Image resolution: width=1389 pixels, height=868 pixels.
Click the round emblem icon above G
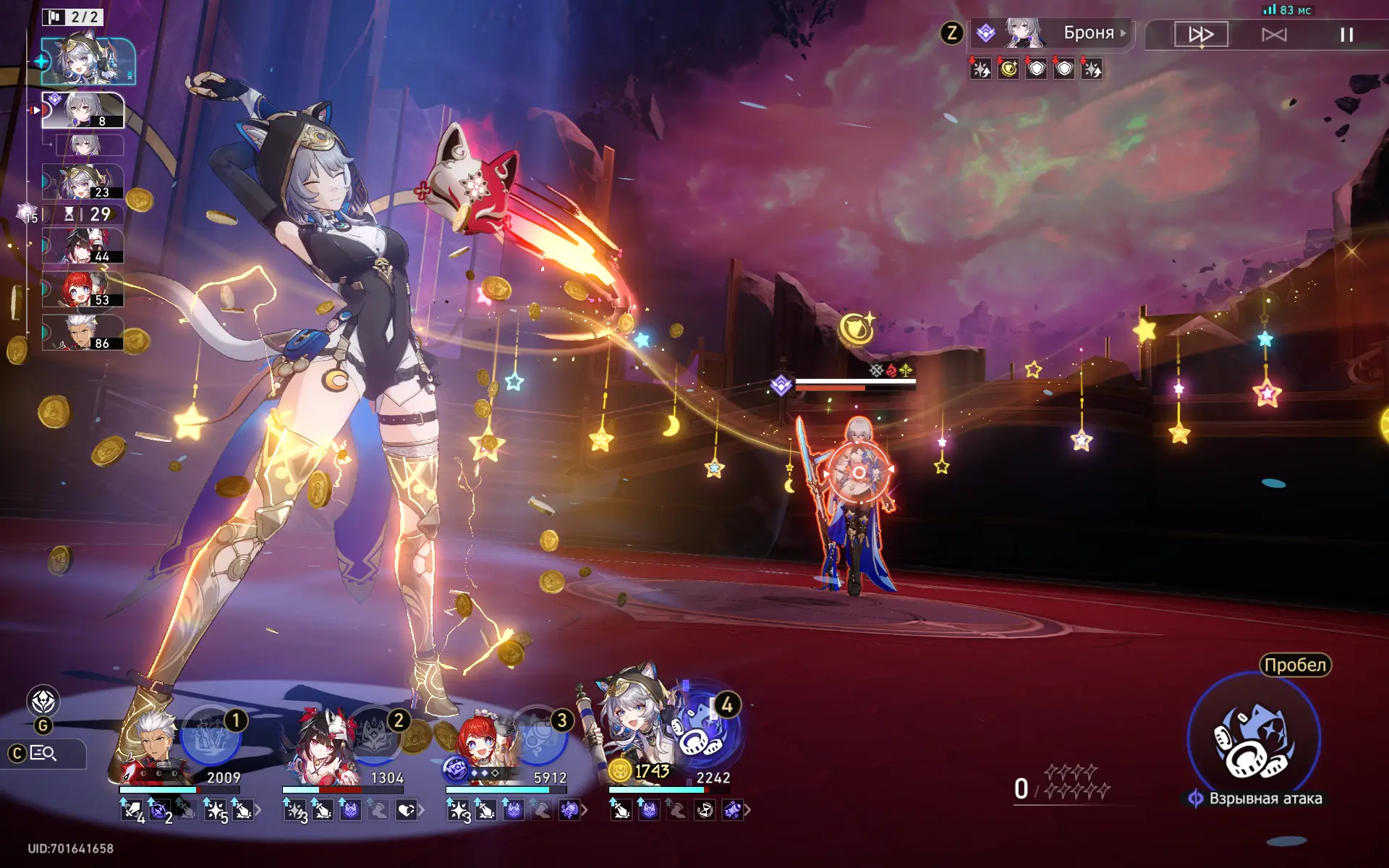coord(43,701)
